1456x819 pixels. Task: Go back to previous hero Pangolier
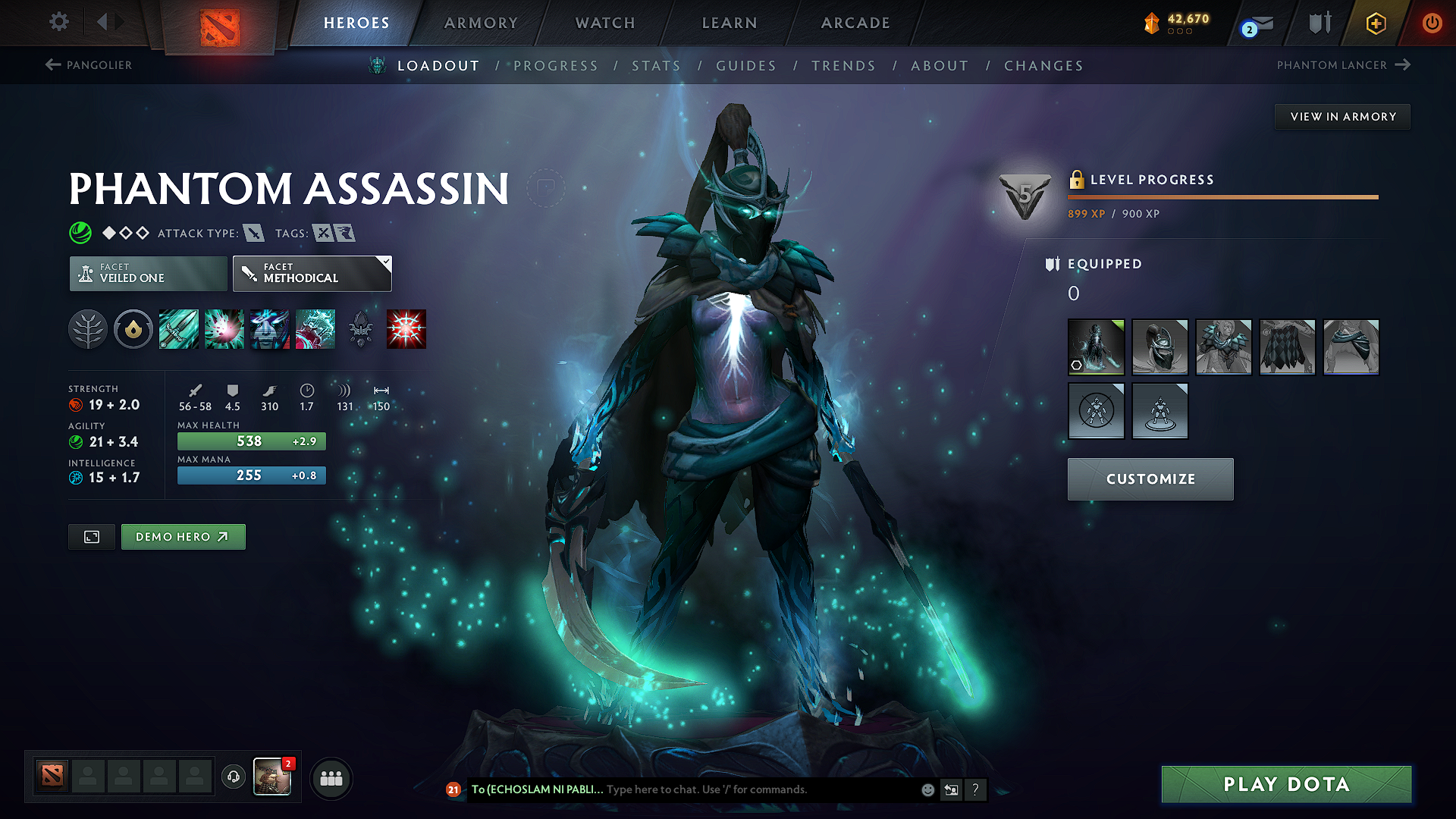[x=89, y=65]
